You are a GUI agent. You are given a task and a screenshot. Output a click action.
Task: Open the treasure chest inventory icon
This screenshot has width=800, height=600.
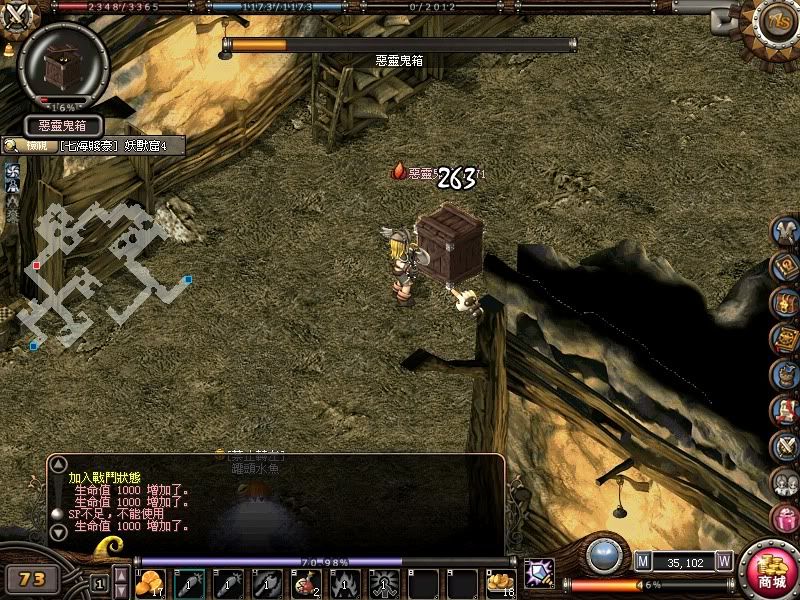pyautogui.click(x=785, y=301)
